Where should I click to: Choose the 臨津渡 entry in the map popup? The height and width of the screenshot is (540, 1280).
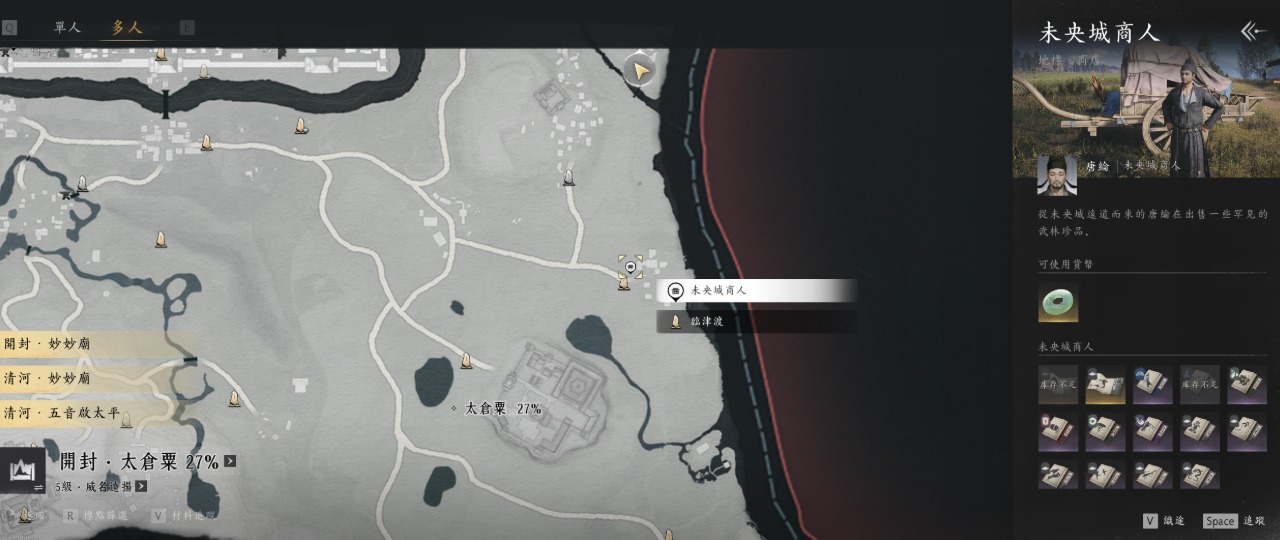(756, 321)
